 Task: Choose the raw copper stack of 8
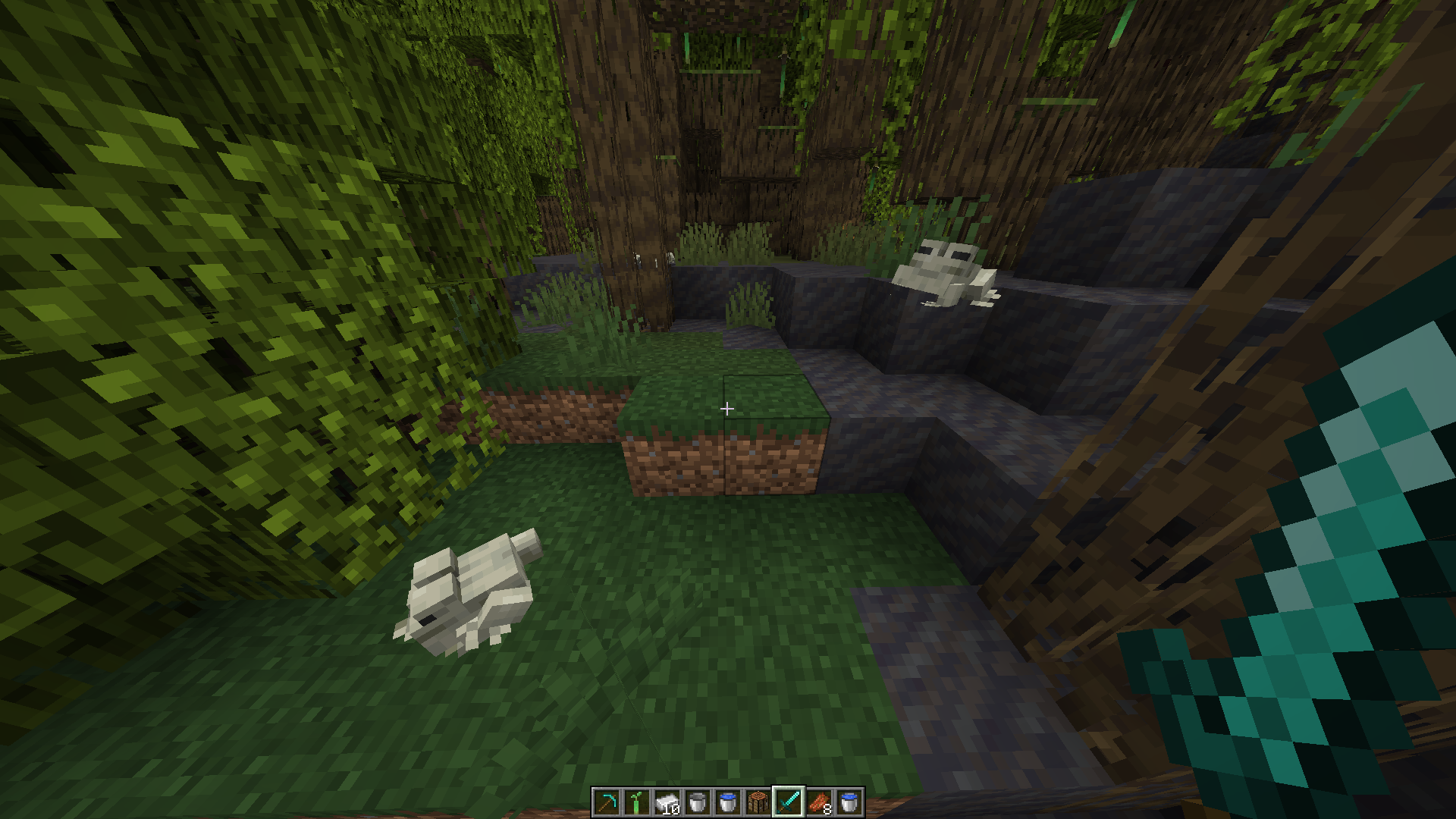click(819, 802)
